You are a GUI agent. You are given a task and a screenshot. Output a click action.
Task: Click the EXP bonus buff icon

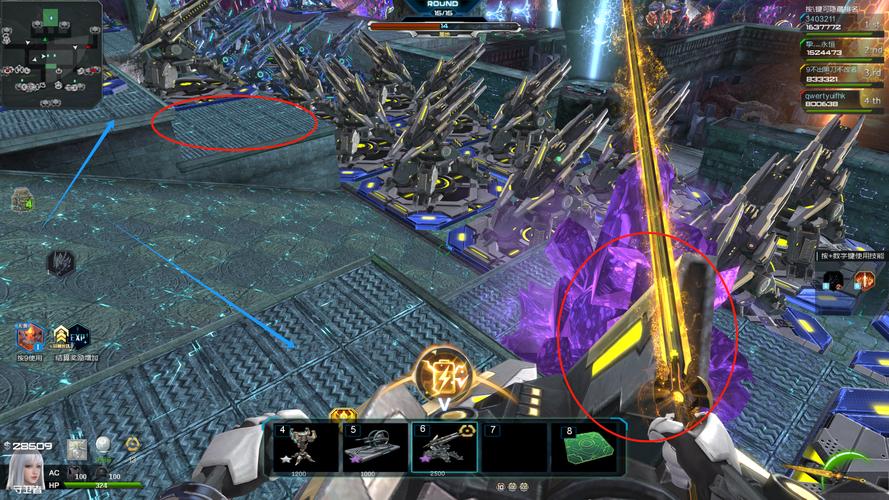point(79,337)
